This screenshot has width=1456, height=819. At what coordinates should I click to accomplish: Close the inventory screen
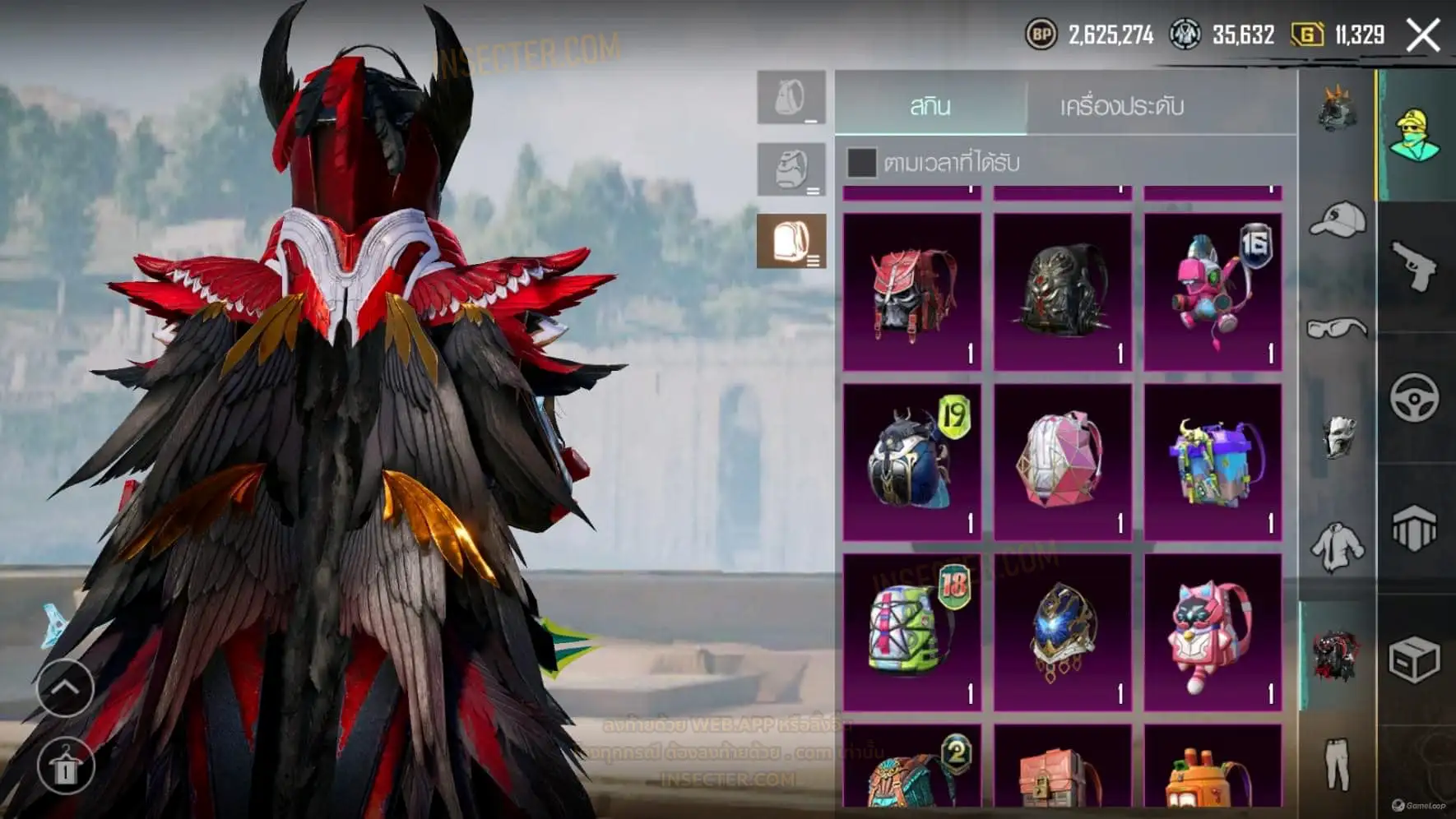point(1423,35)
